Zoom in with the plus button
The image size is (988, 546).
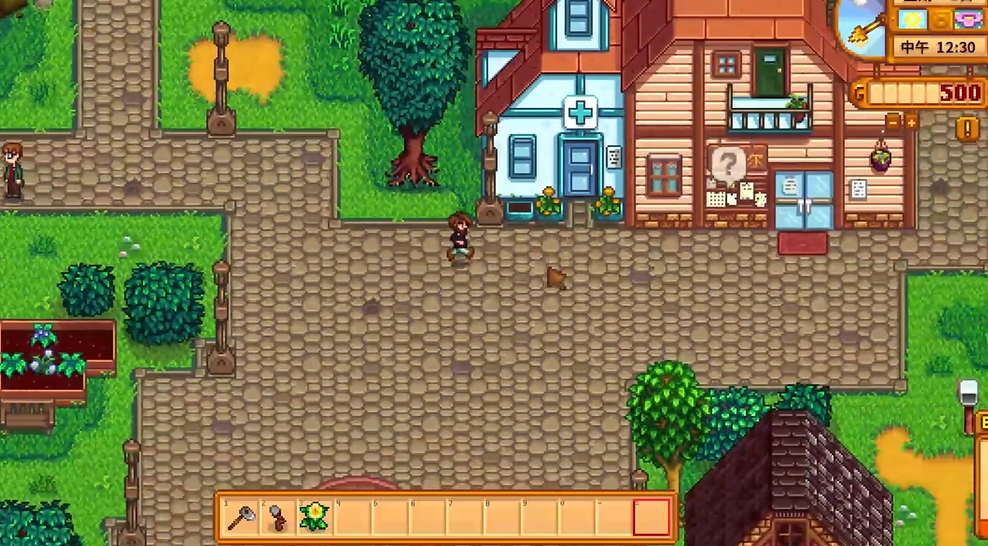tap(911, 121)
